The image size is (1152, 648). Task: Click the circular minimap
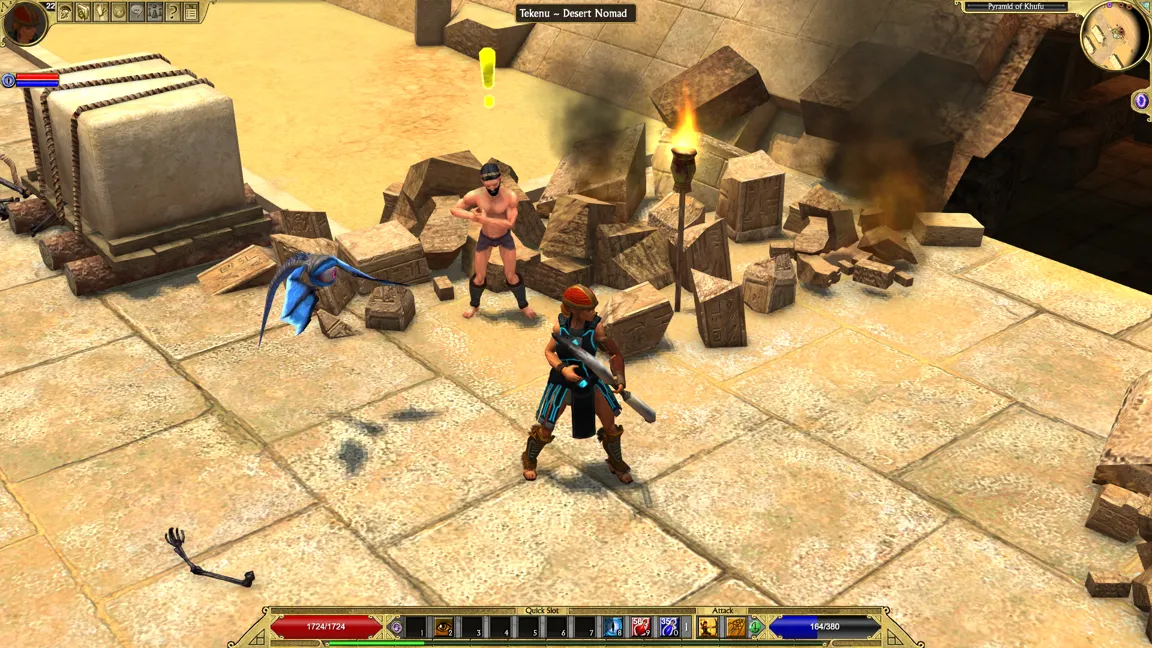(x=1115, y=35)
